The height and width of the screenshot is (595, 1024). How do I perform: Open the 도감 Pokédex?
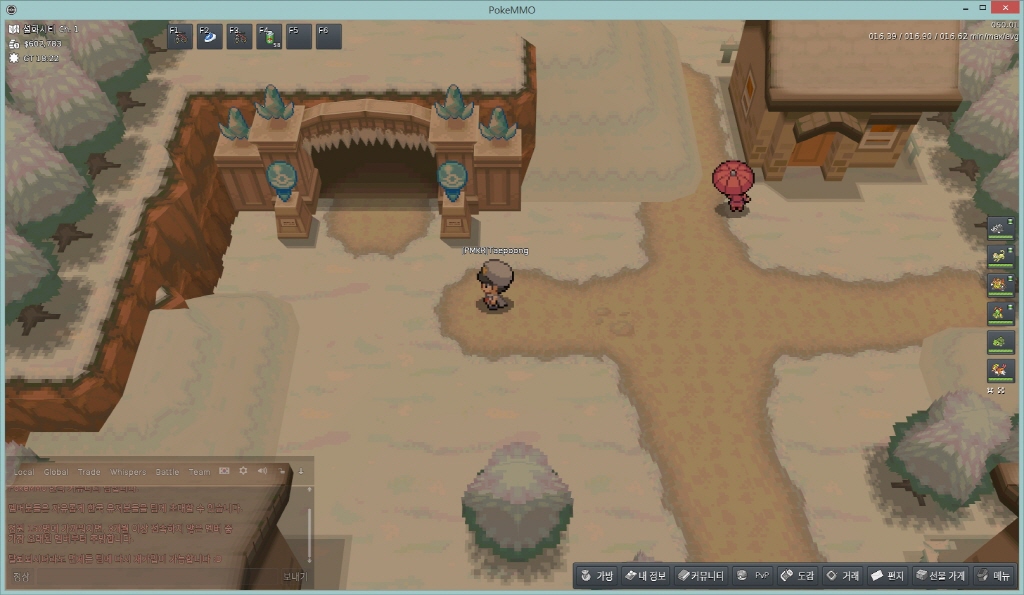pyautogui.click(x=797, y=576)
